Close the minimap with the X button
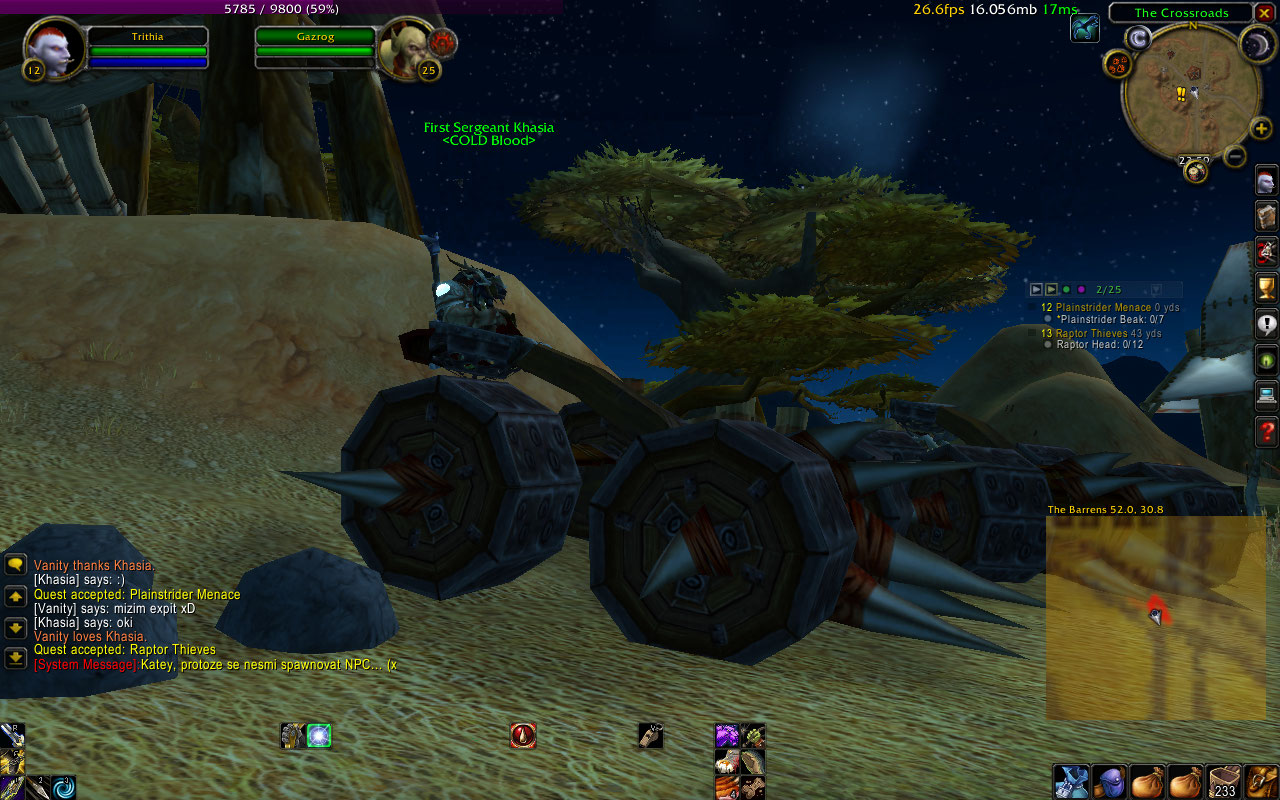 click(x=1264, y=12)
